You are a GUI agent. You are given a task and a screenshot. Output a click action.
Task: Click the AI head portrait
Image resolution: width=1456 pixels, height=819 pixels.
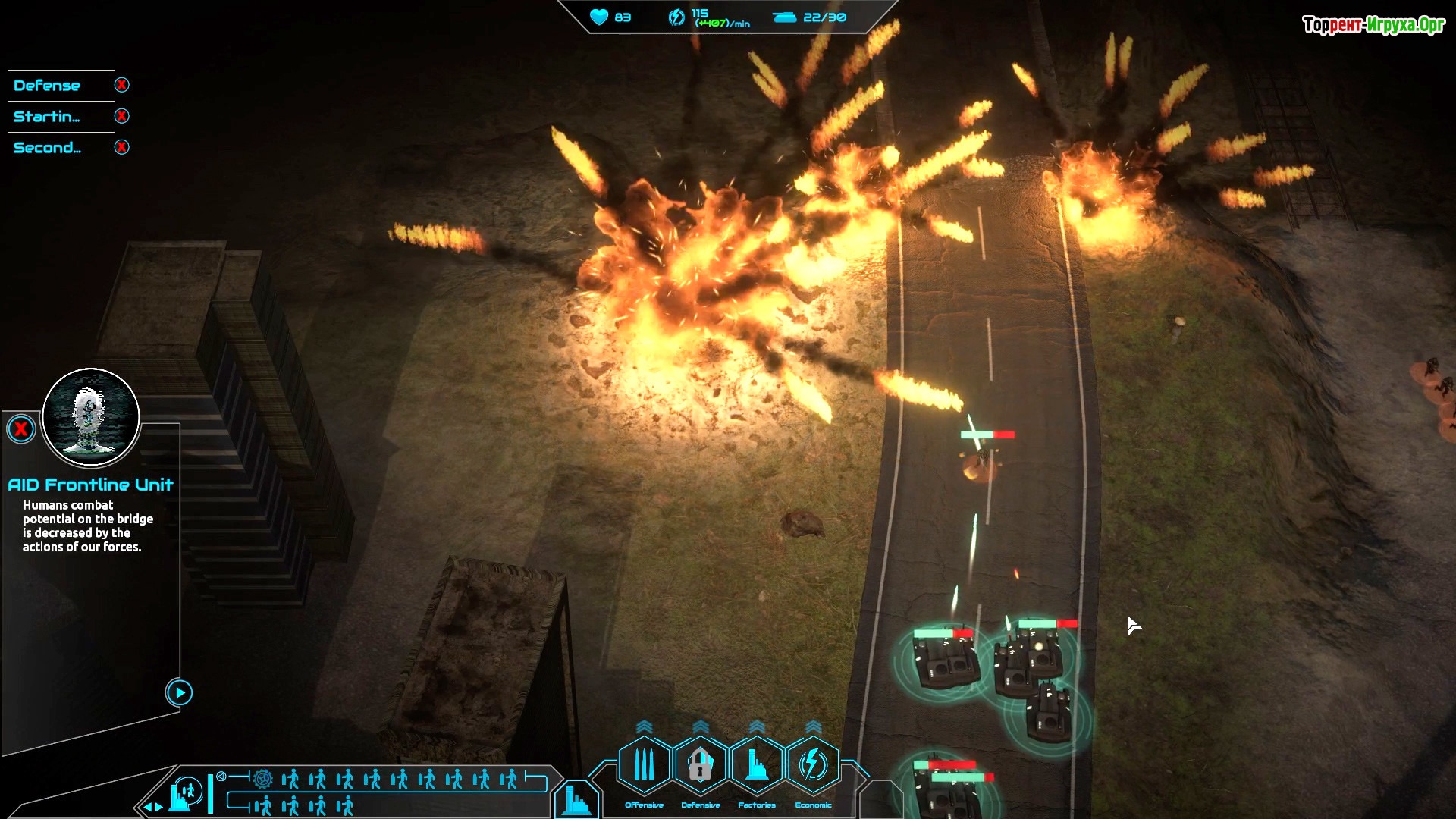pyautogui.click(x=91, y=416)
